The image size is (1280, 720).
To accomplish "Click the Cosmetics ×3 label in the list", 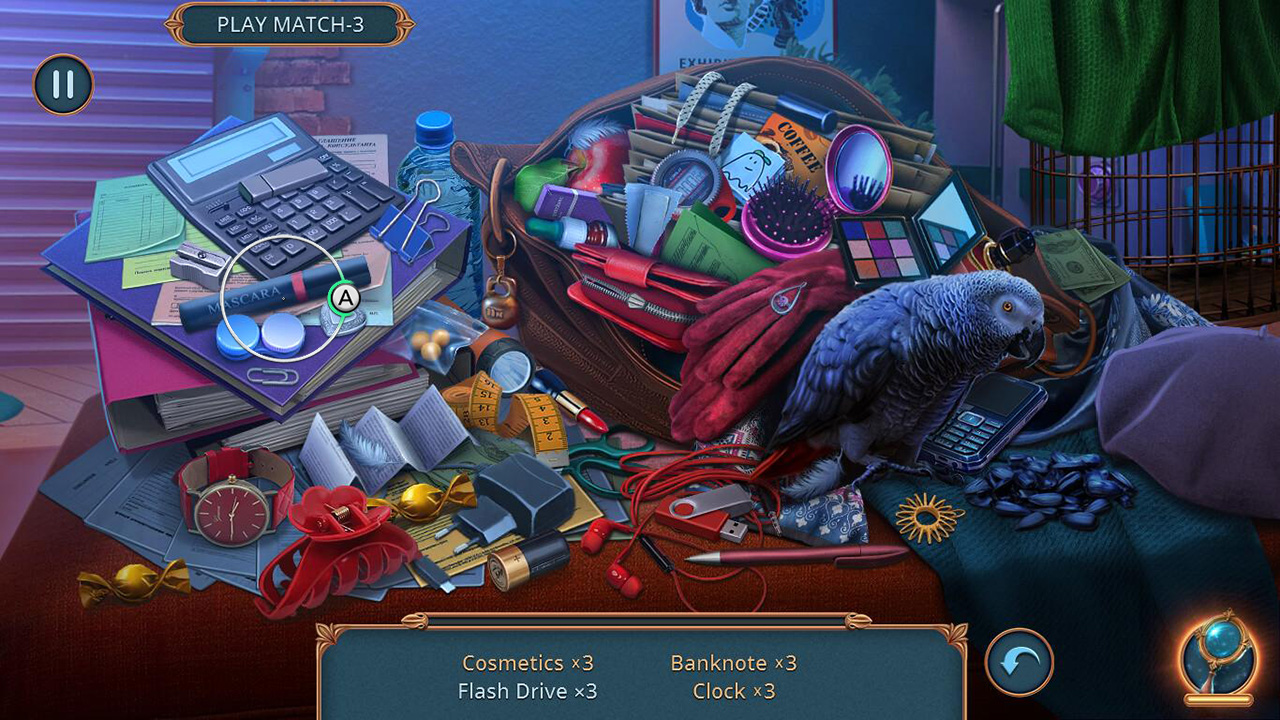I will (x=528, y=663).
